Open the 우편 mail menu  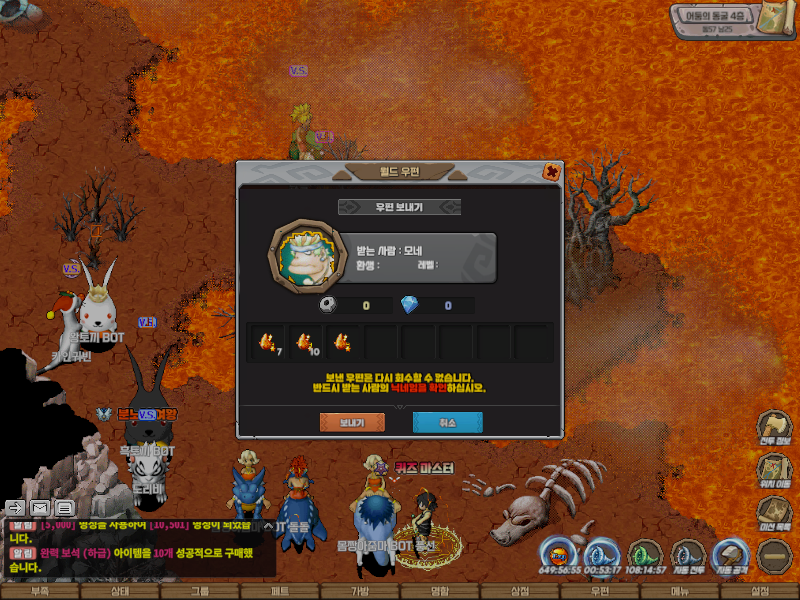(x=600, y=592)
